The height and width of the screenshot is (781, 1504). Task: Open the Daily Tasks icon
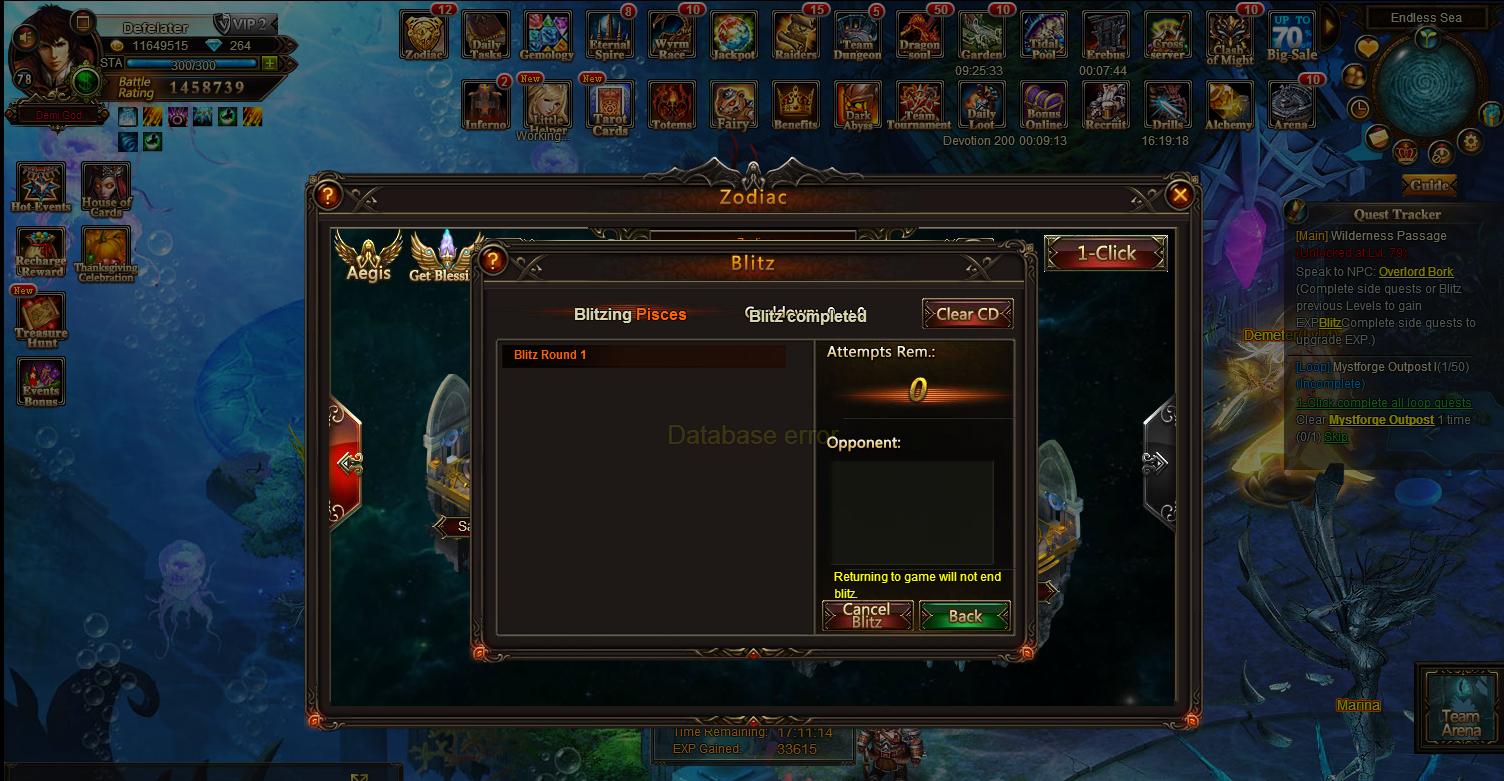tap(486, 37)
